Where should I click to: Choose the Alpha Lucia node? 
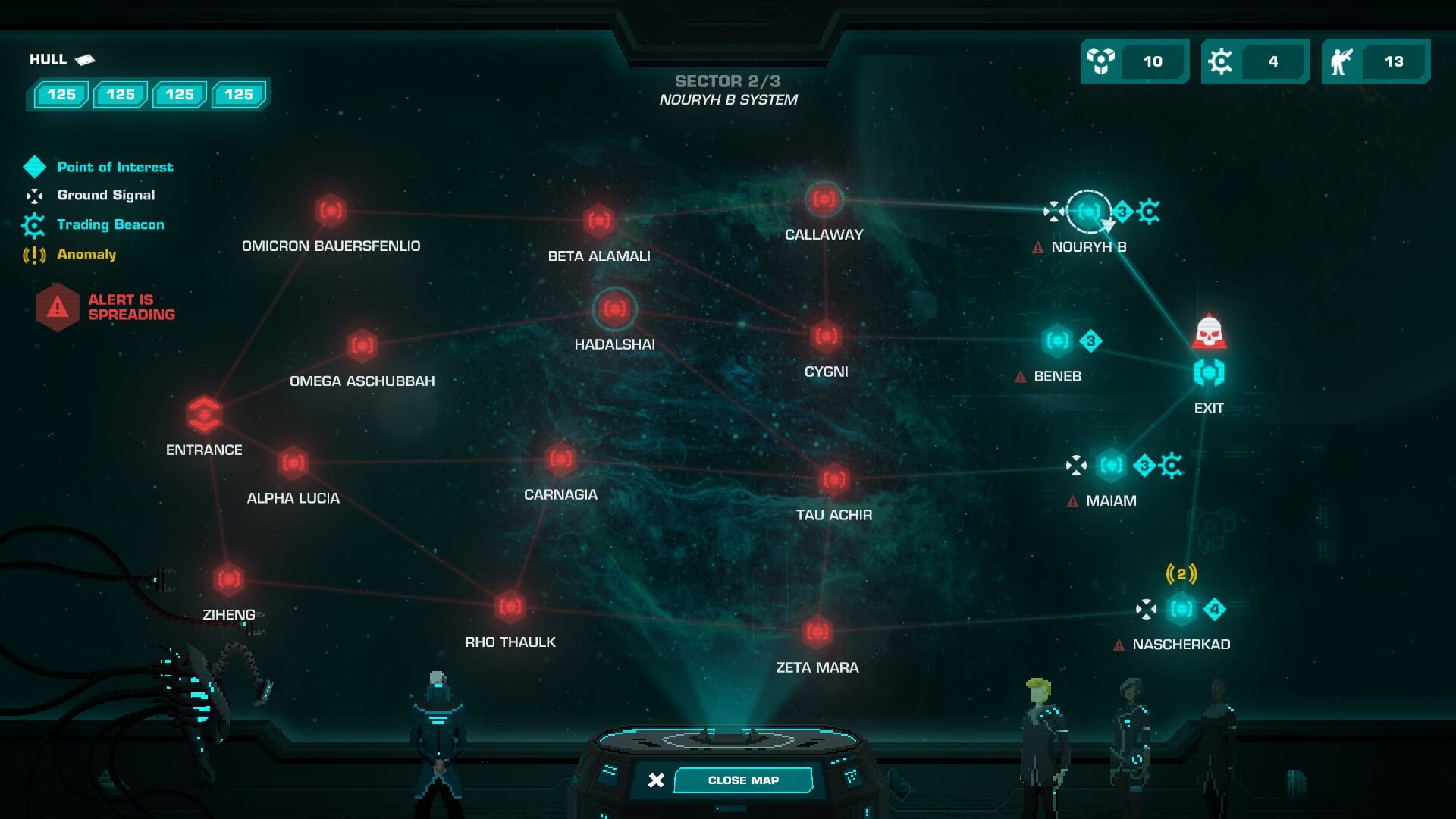click(x=293, y=462)
